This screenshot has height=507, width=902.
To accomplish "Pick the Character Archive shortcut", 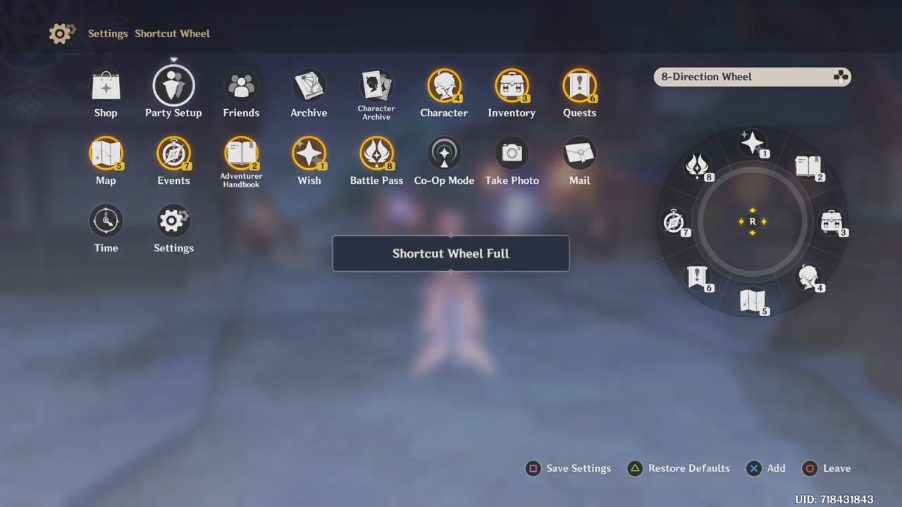I will point(376,84).
